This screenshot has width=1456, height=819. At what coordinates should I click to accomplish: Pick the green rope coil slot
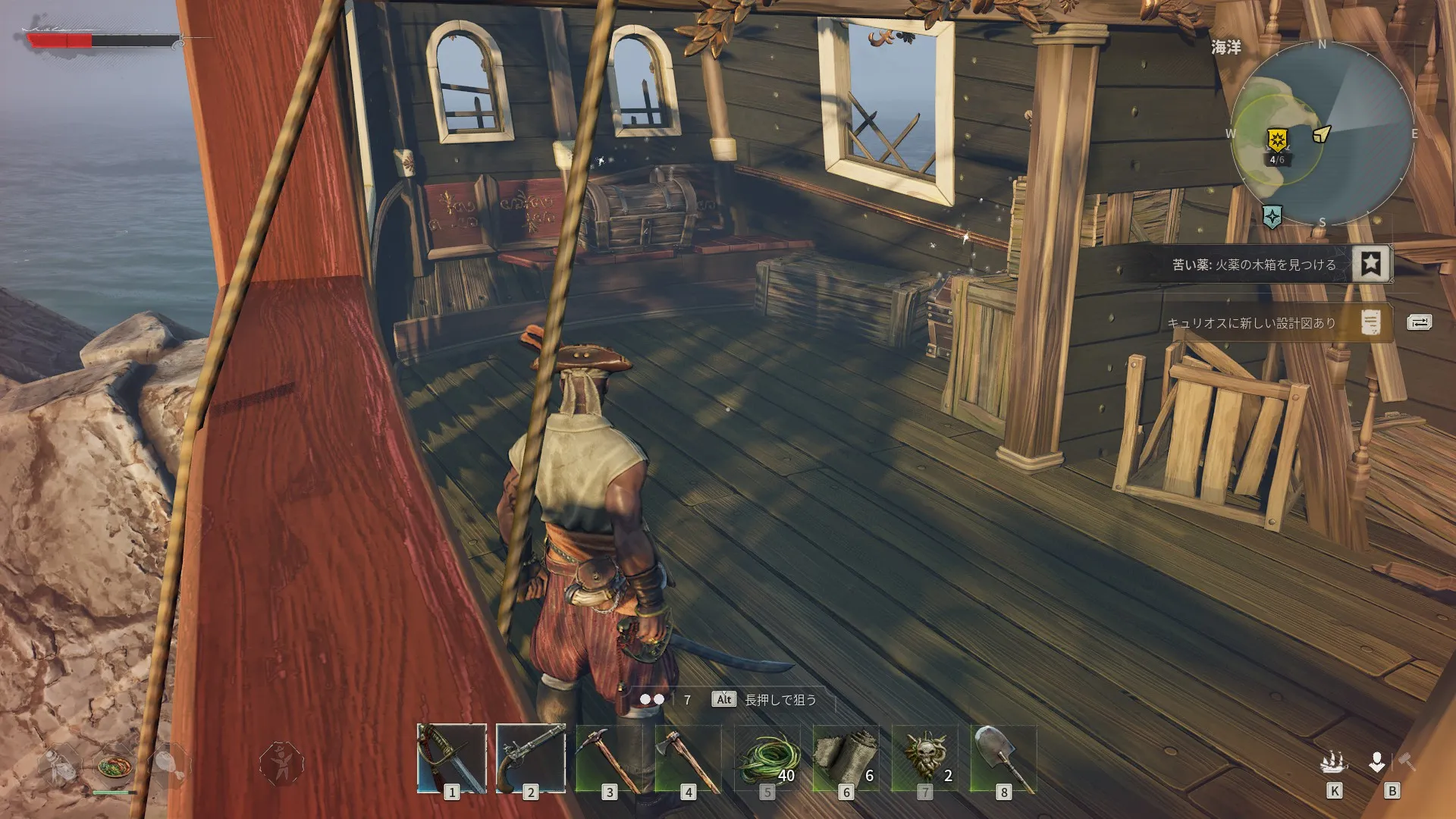pyautogui.click(x=767, y=758)
